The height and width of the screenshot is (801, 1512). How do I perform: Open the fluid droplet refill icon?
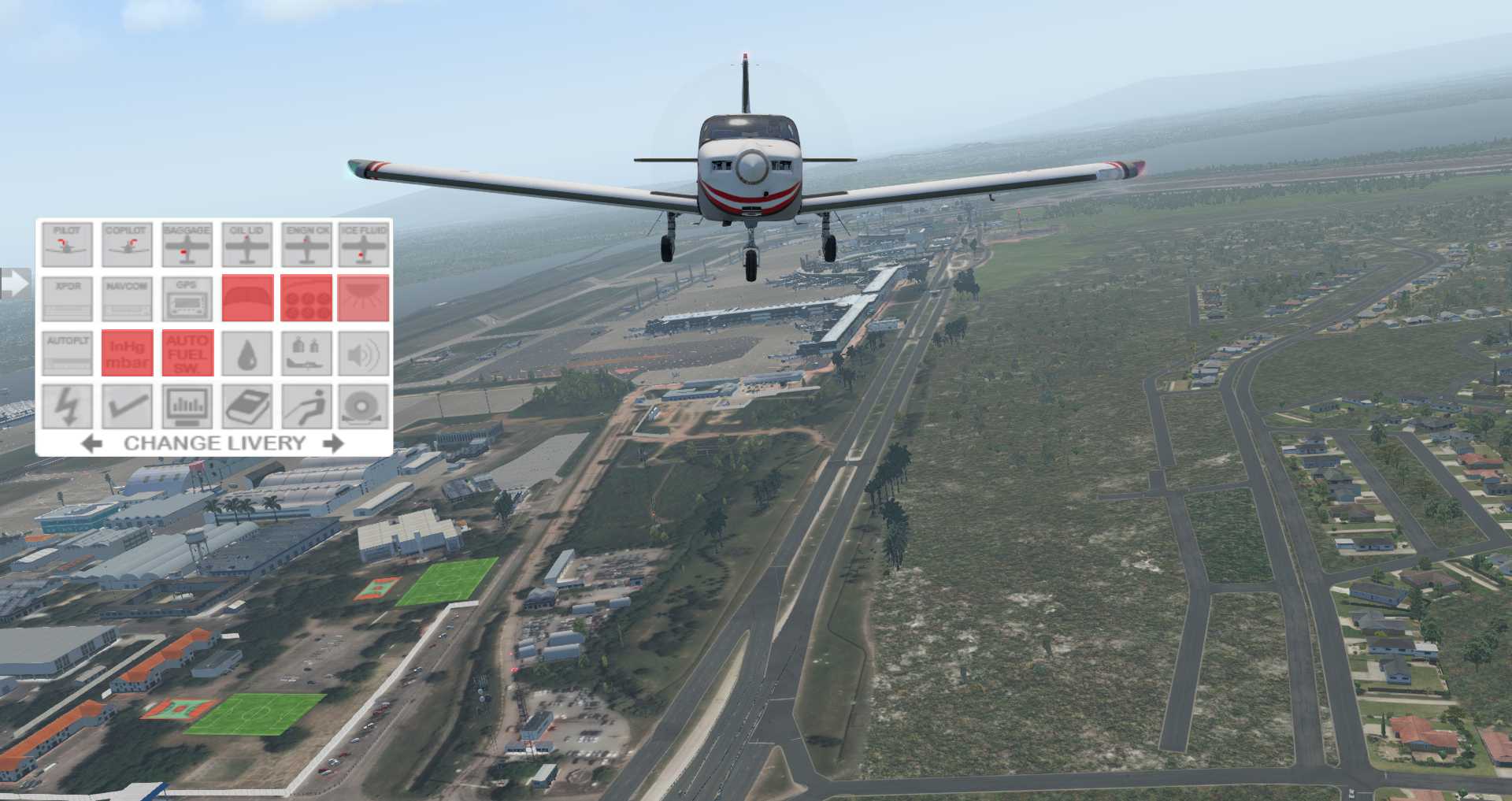(x=247, y=353)
